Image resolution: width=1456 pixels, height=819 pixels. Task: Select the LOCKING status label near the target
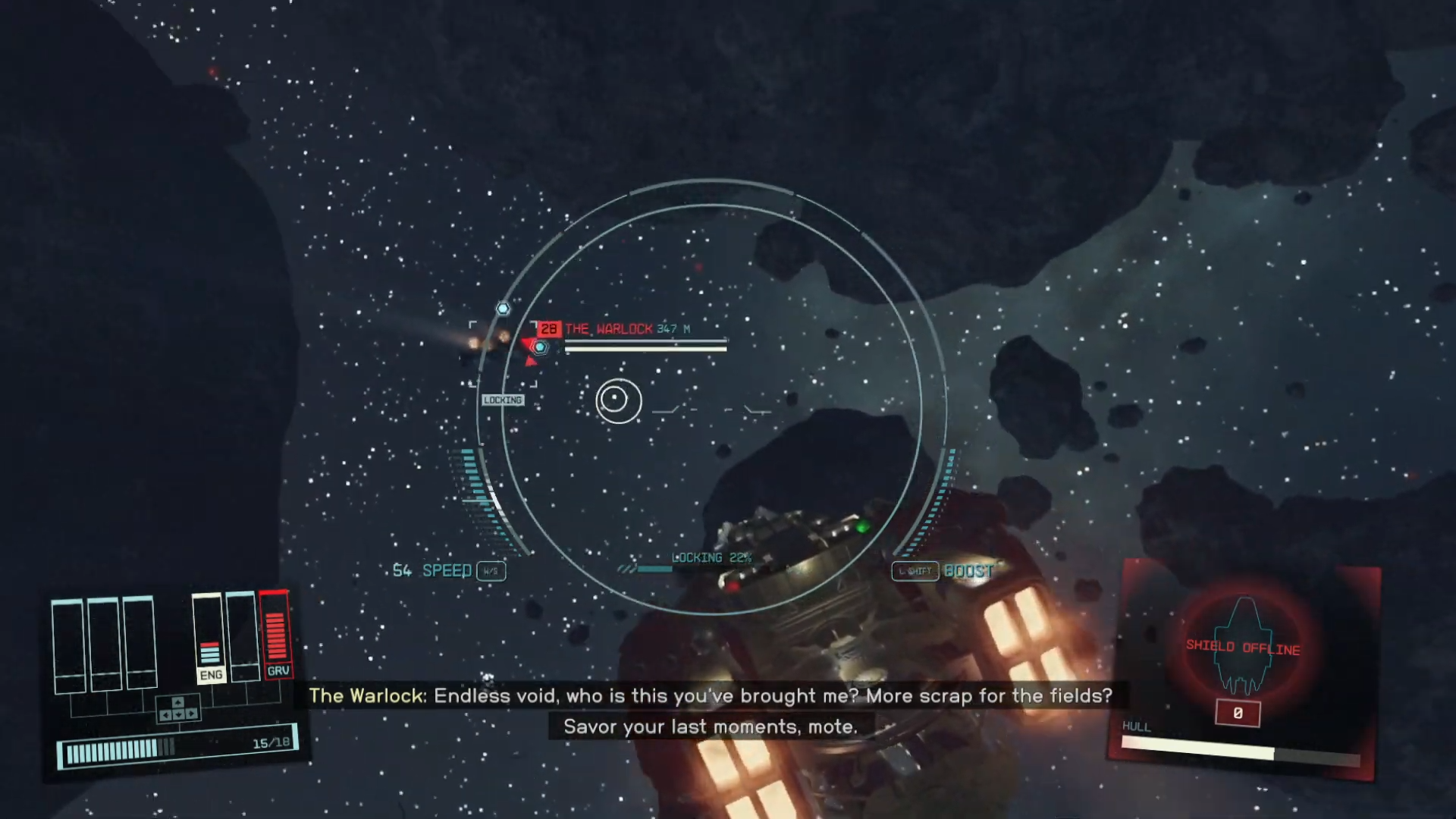[x=503, y=400]
